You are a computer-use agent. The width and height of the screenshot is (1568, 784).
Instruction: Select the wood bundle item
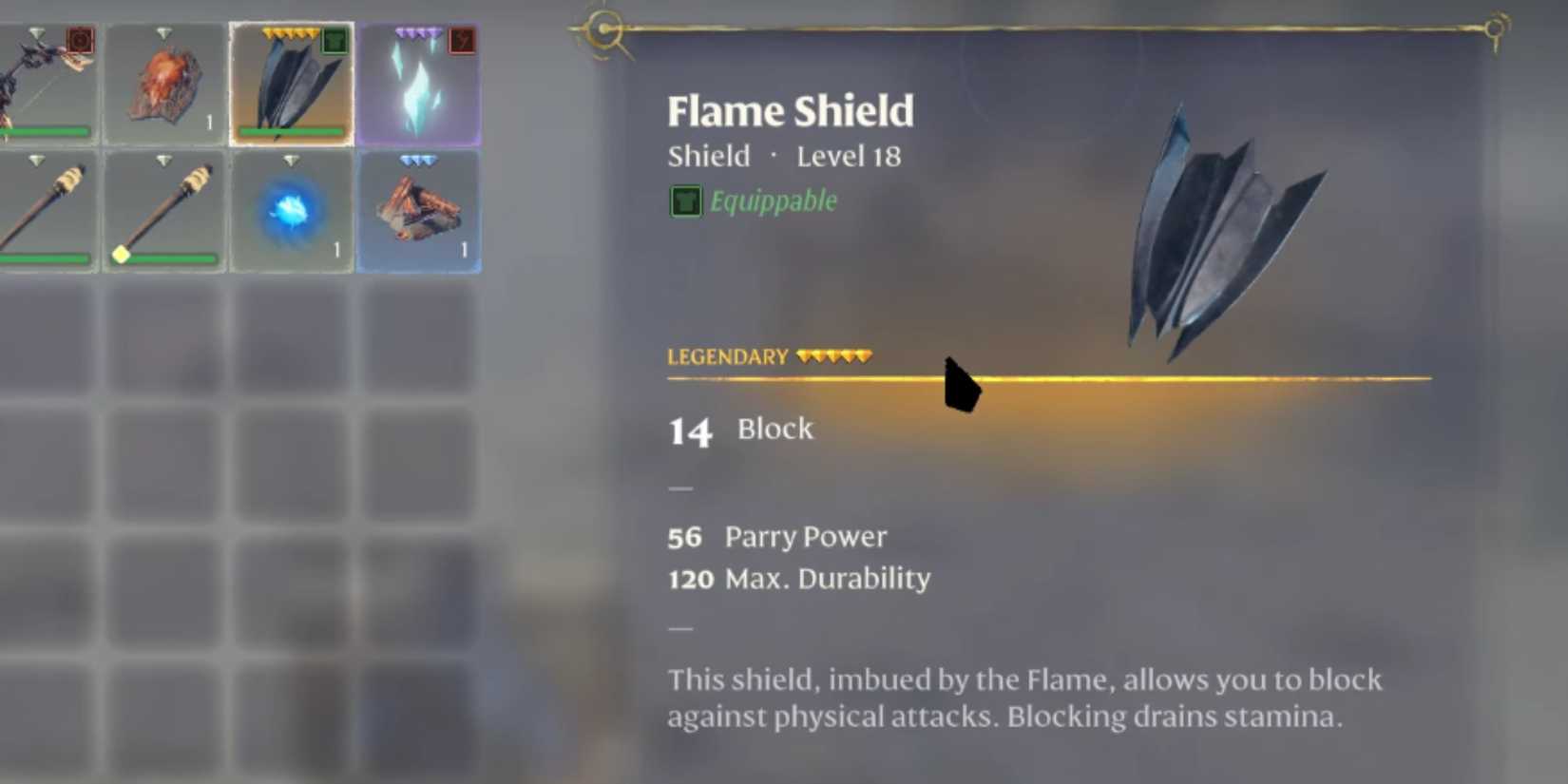coord(418,209)
